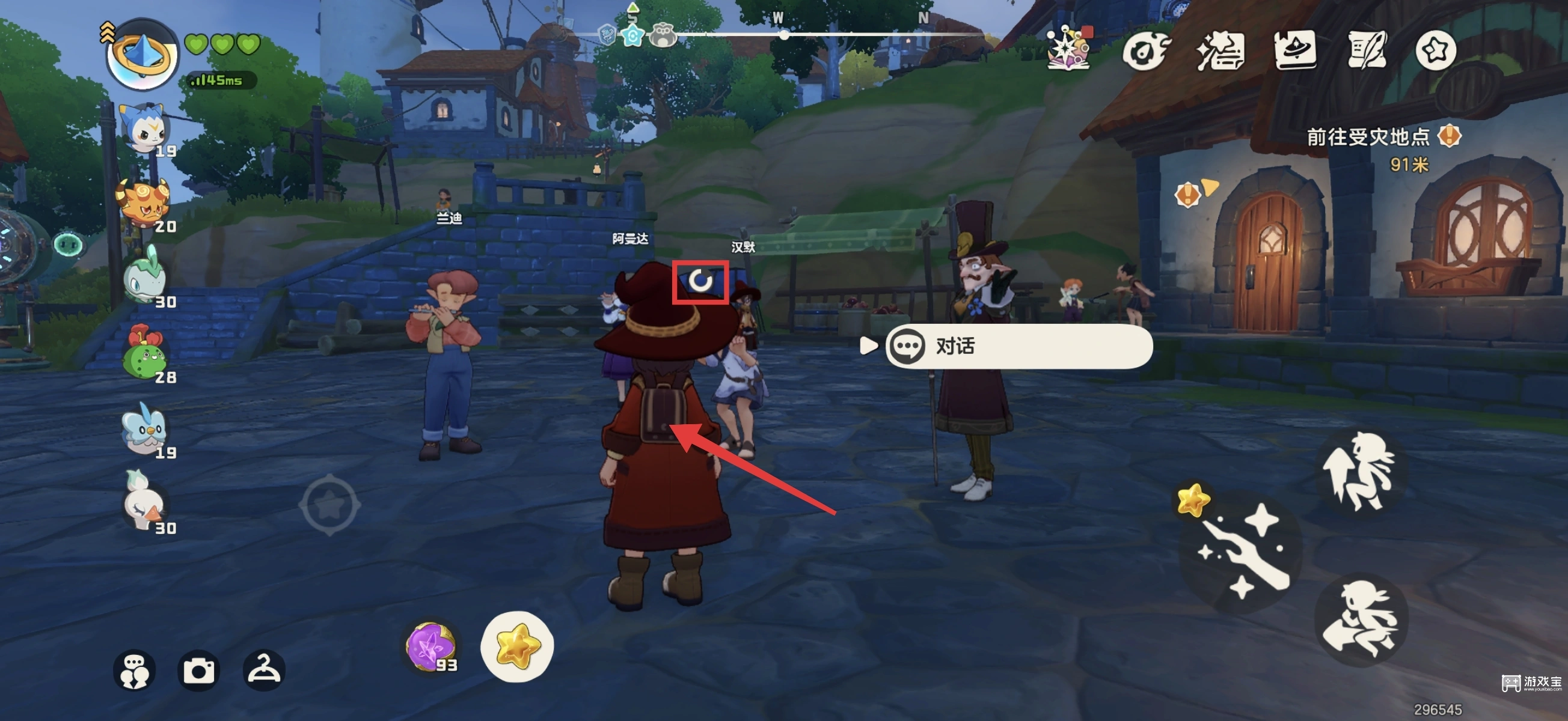The width and height of the screenshot is (1568, 721).
Task: Select the level 28 green cactus pet
Action: 144,354
